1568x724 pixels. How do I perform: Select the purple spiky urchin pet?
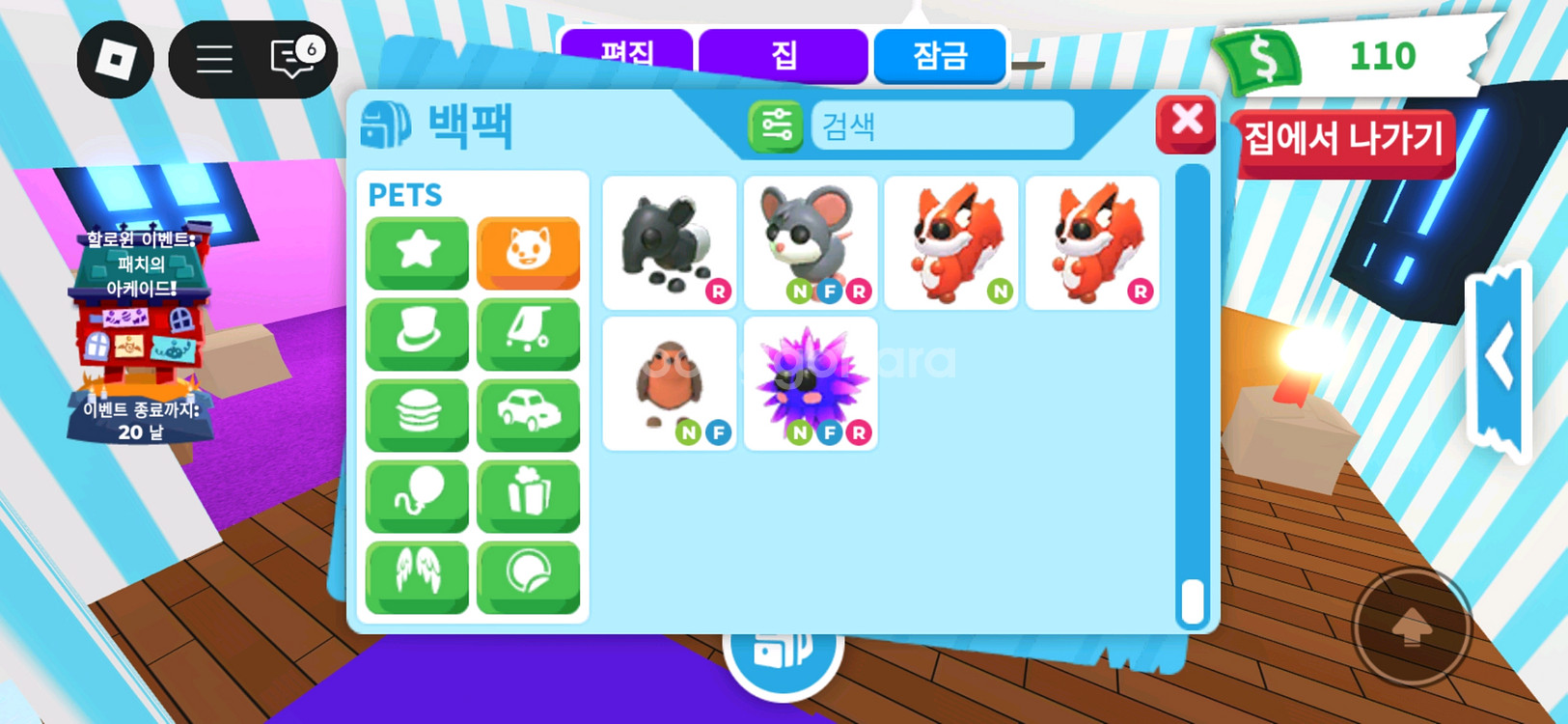810,383
